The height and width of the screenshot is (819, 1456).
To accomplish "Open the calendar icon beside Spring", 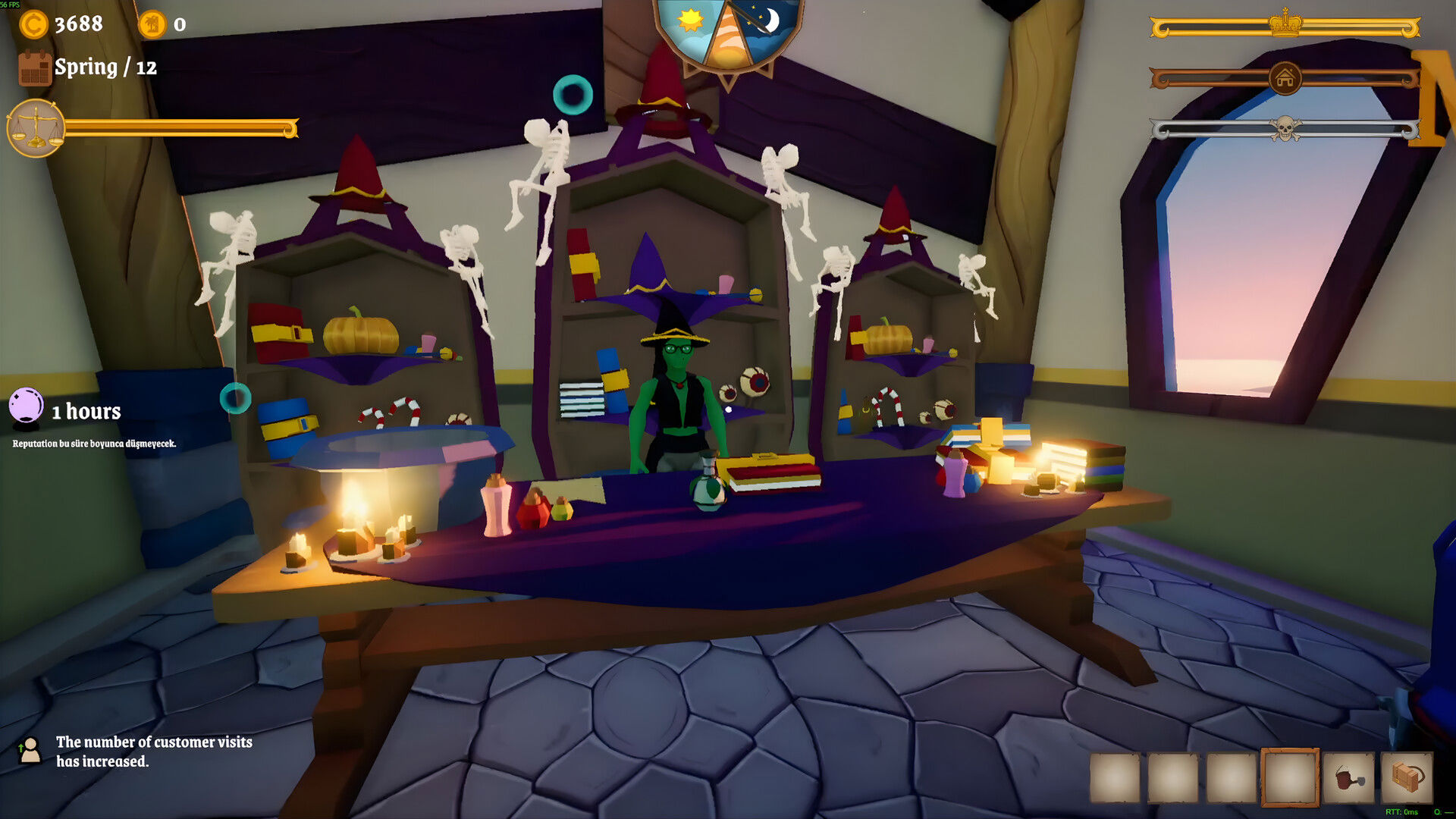I will click(34, 67).
